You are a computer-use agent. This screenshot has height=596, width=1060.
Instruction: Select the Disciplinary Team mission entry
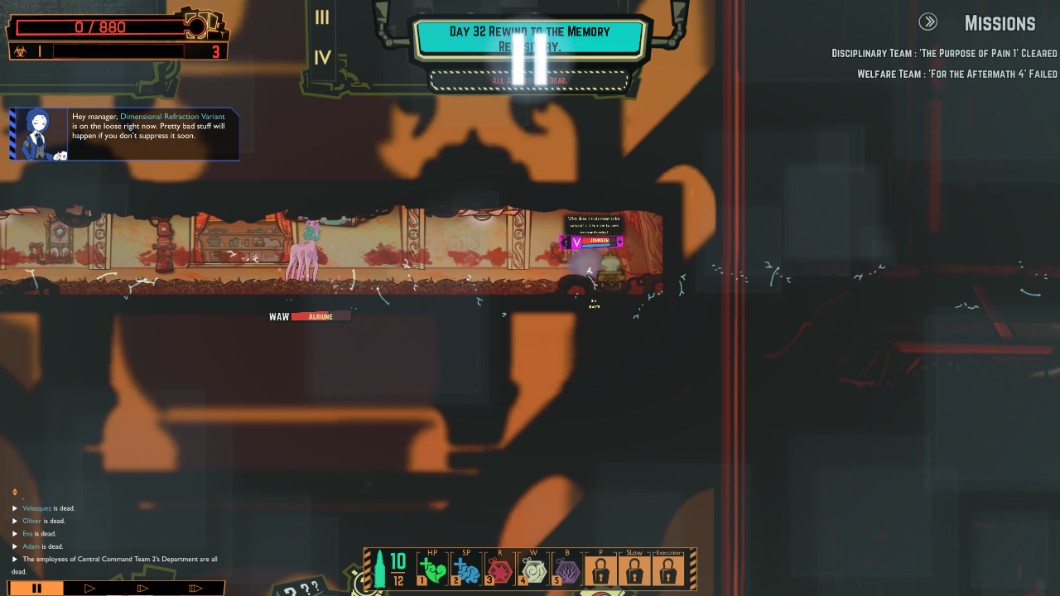click(x=943, y=53)
